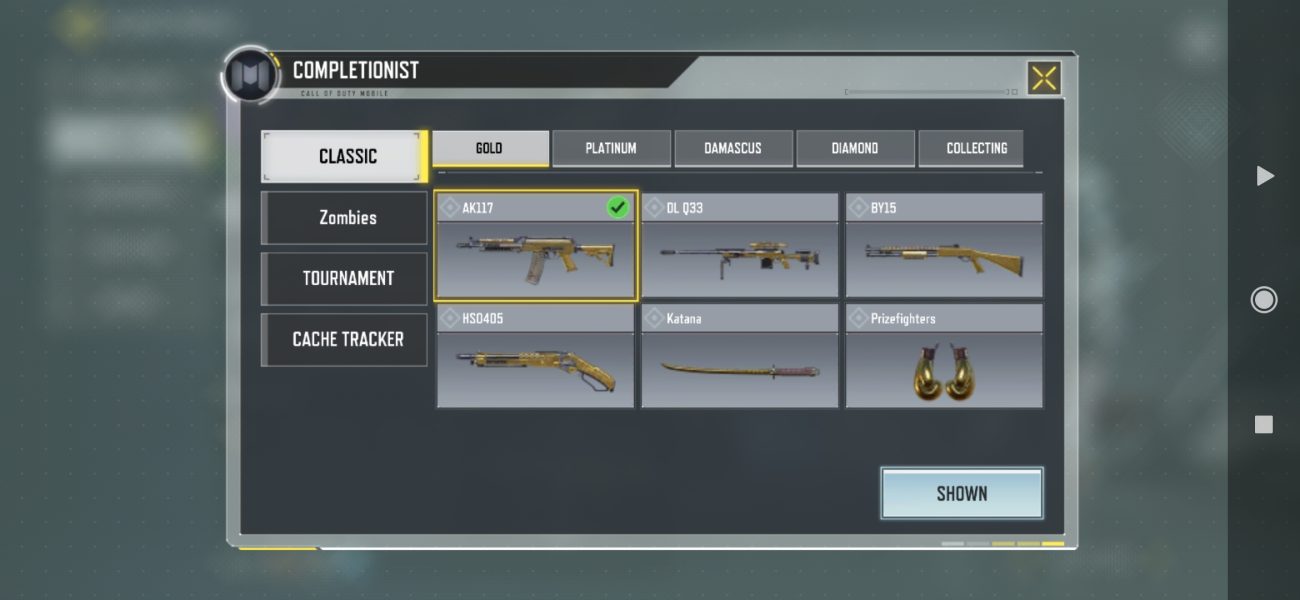Image resolution: width=1300 pixels, height=600 pixels.
Task: Close the Completionist window
Action: tap(1043, 78)
